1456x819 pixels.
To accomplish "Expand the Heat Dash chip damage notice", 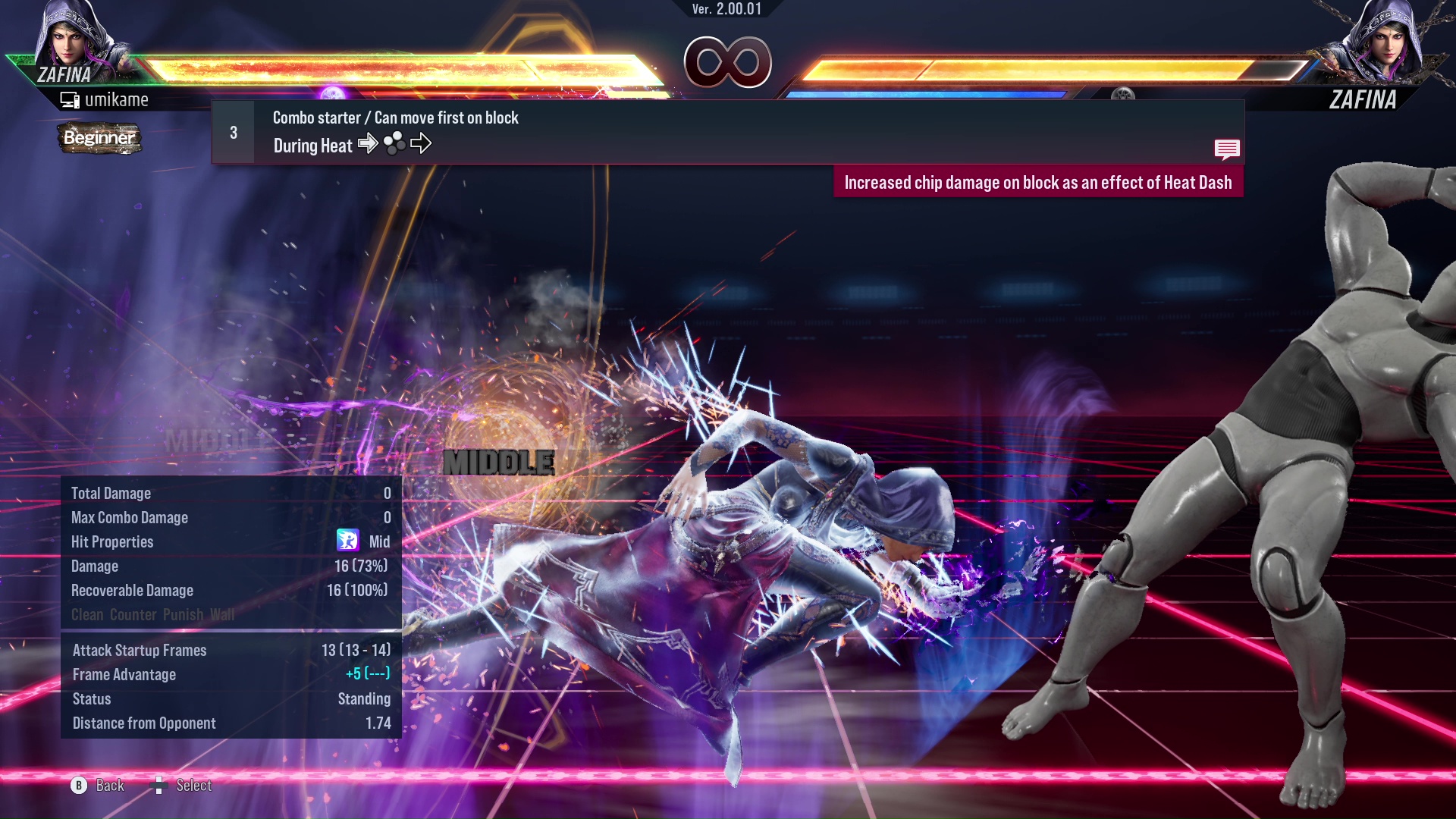I will tap(1040, 182).
